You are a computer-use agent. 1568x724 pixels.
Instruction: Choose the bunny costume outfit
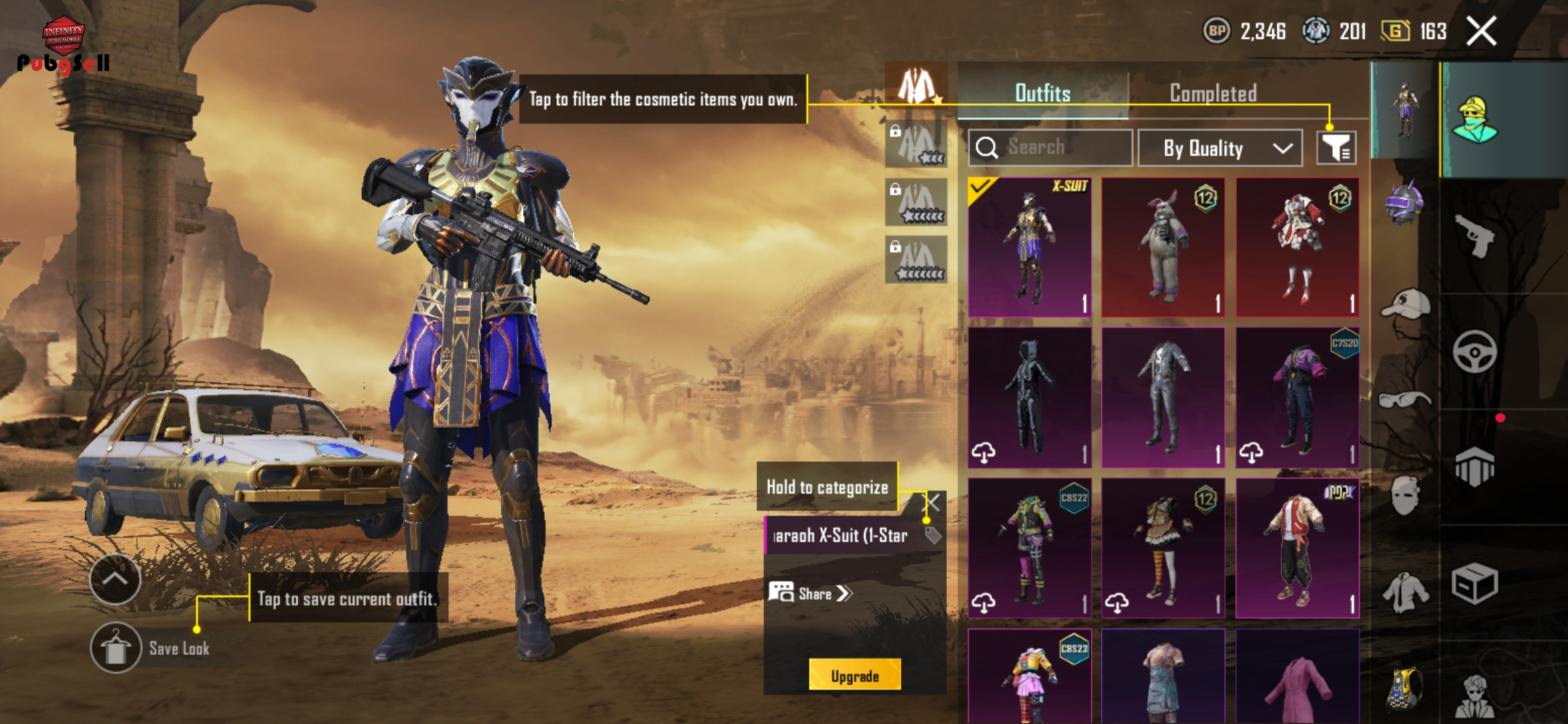coord(1163,247)
